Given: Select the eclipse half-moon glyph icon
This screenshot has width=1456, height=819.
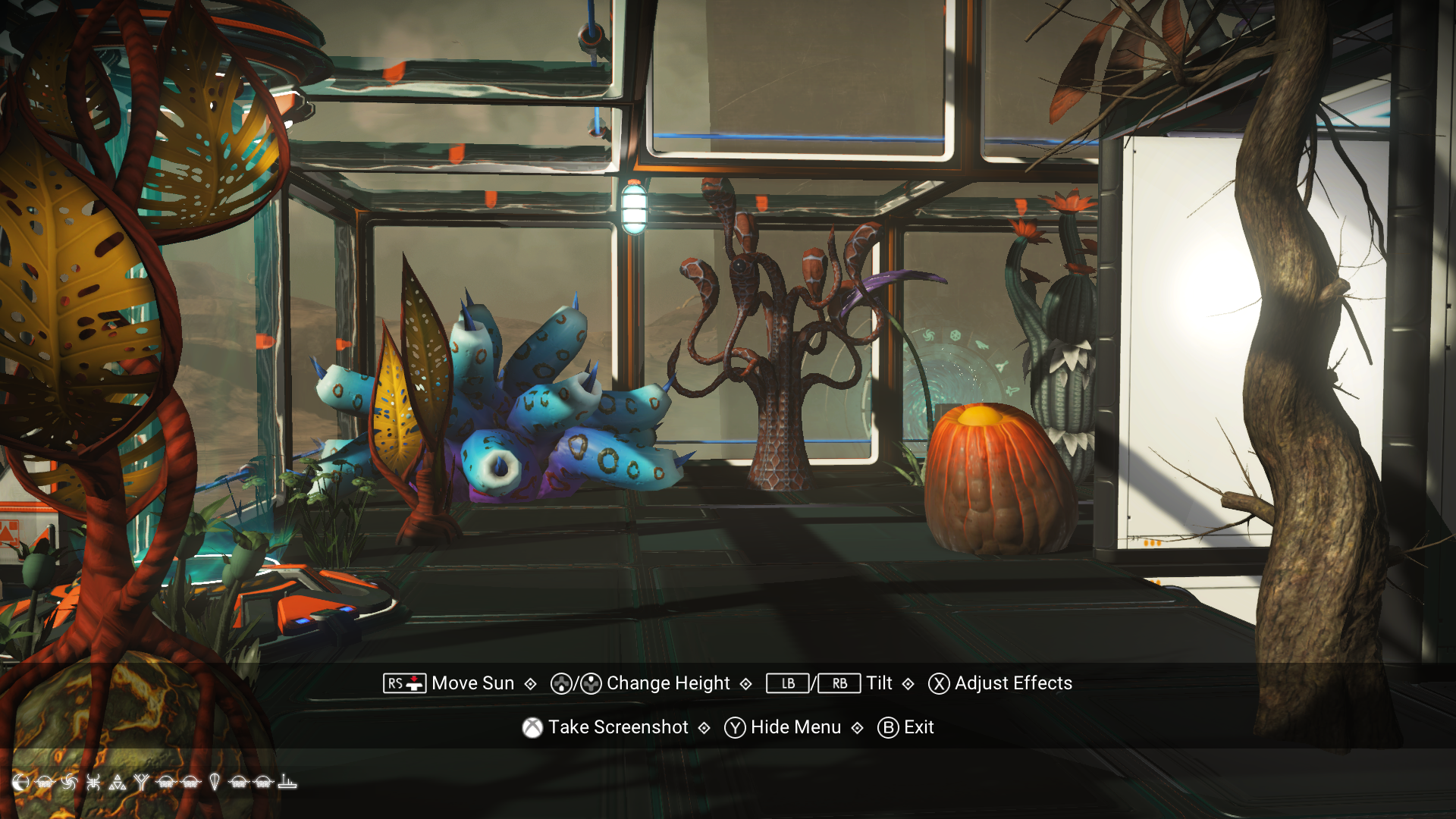Looking at the screenshot, I should 20,783.
